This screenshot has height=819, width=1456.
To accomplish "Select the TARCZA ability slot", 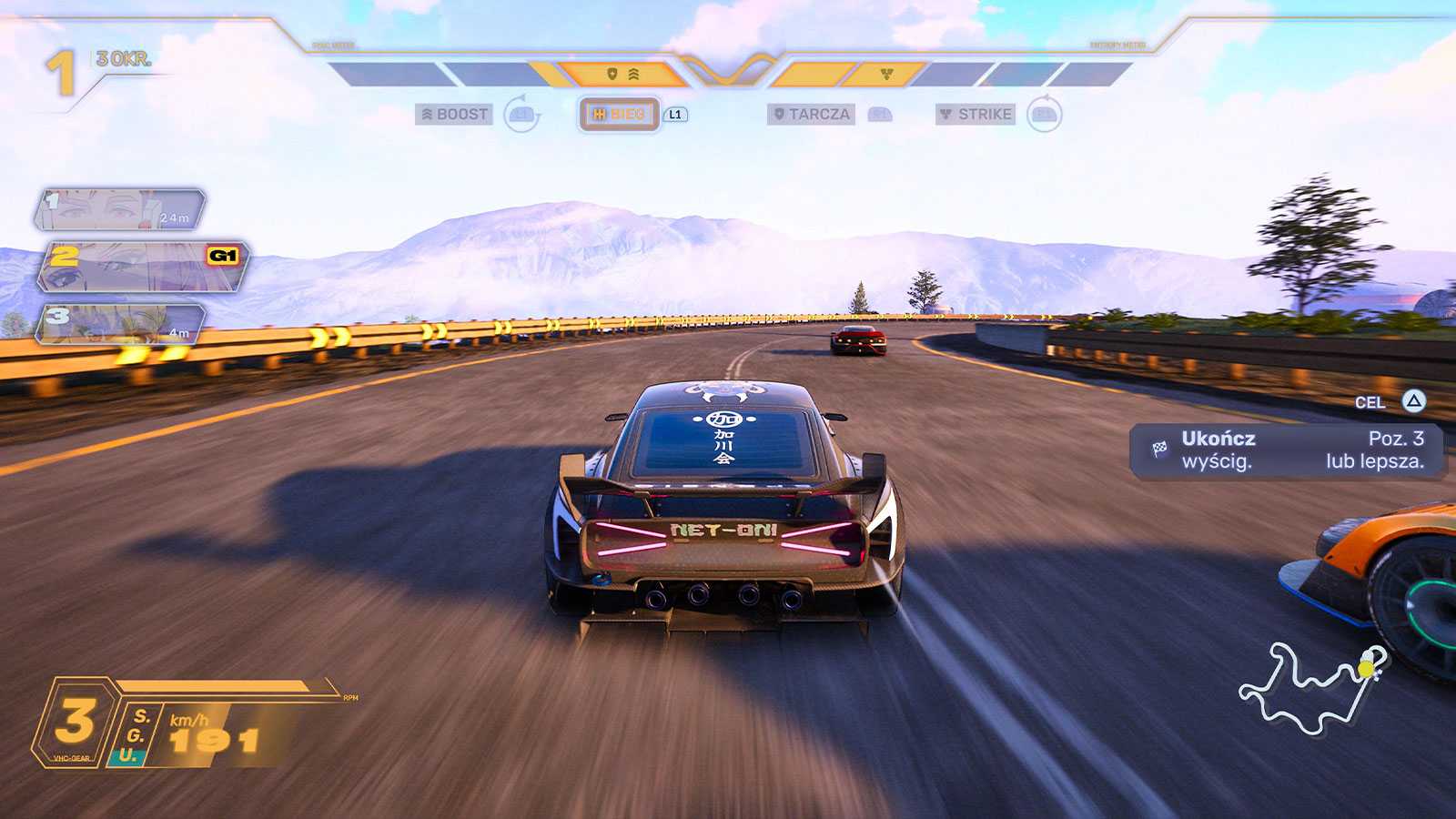I will (813, 115).
